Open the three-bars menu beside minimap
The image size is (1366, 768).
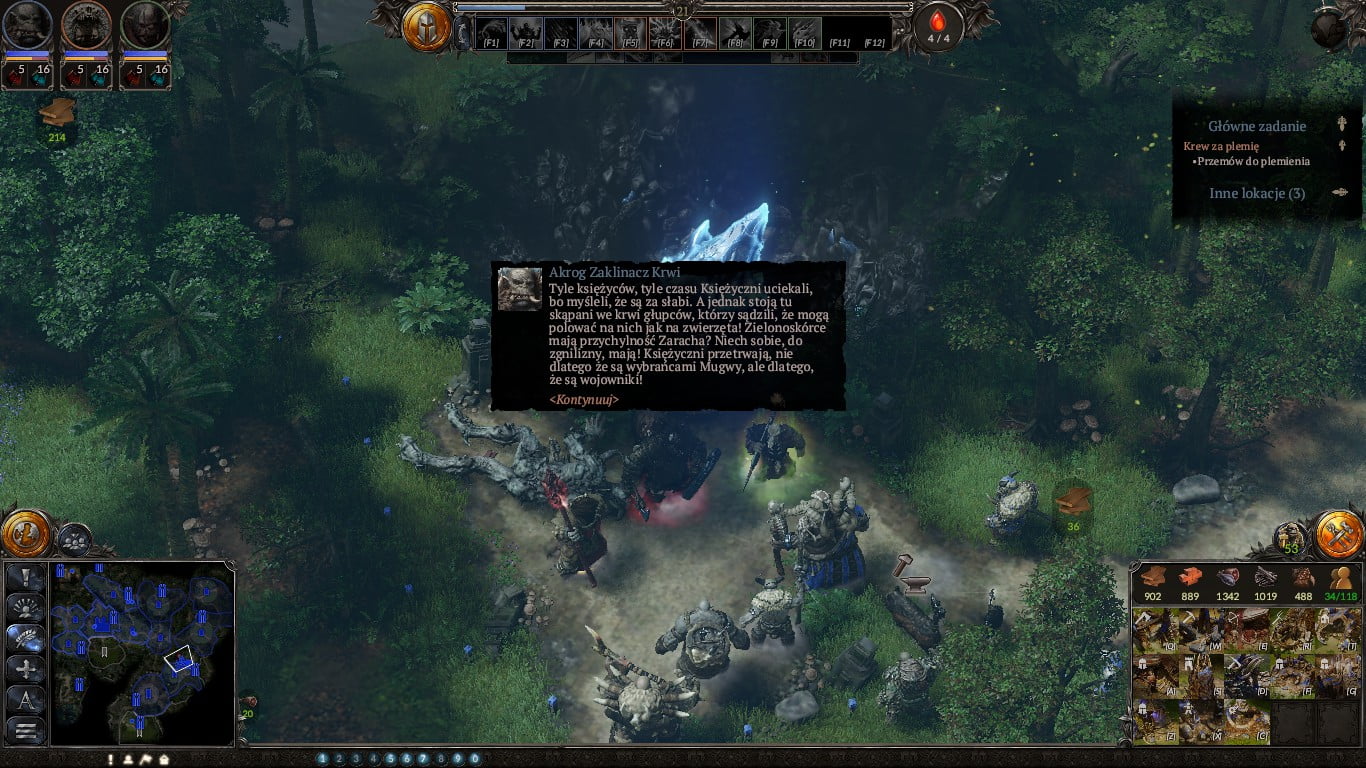(26, 731)
